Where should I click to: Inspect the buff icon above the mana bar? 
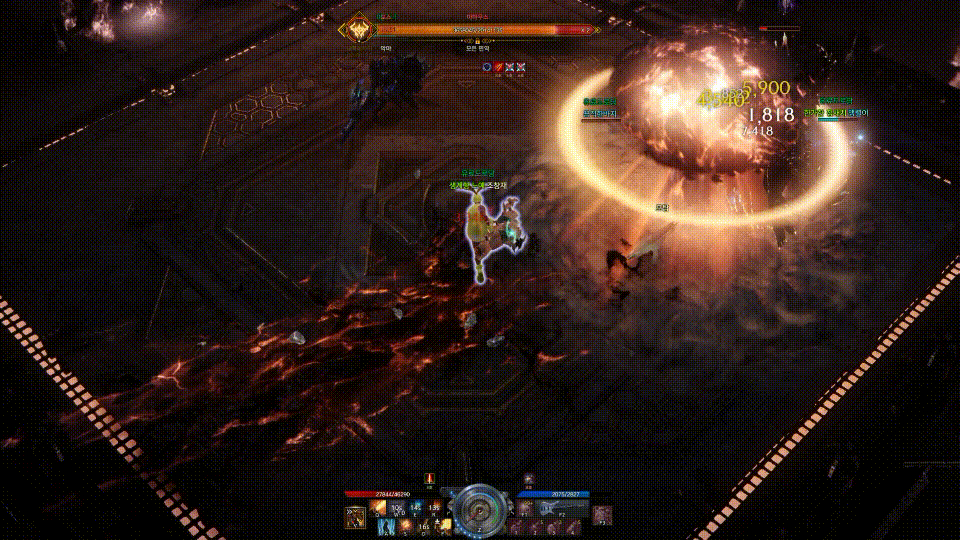[x=528, y=479]
